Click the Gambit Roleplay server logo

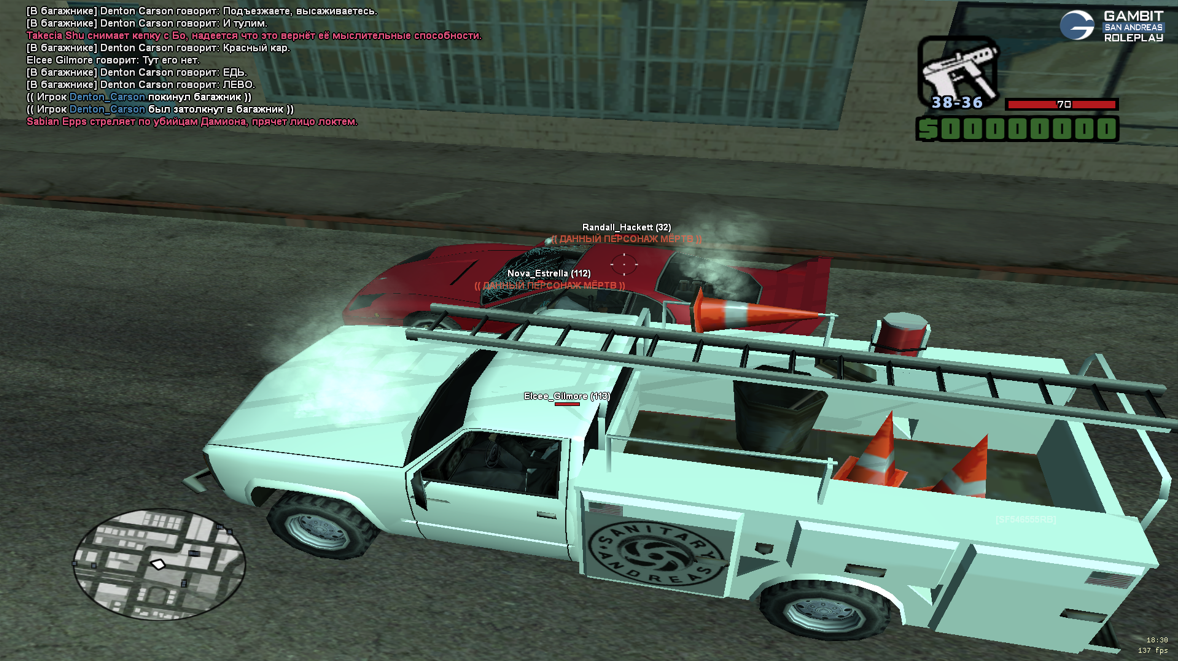(1112, 26)
